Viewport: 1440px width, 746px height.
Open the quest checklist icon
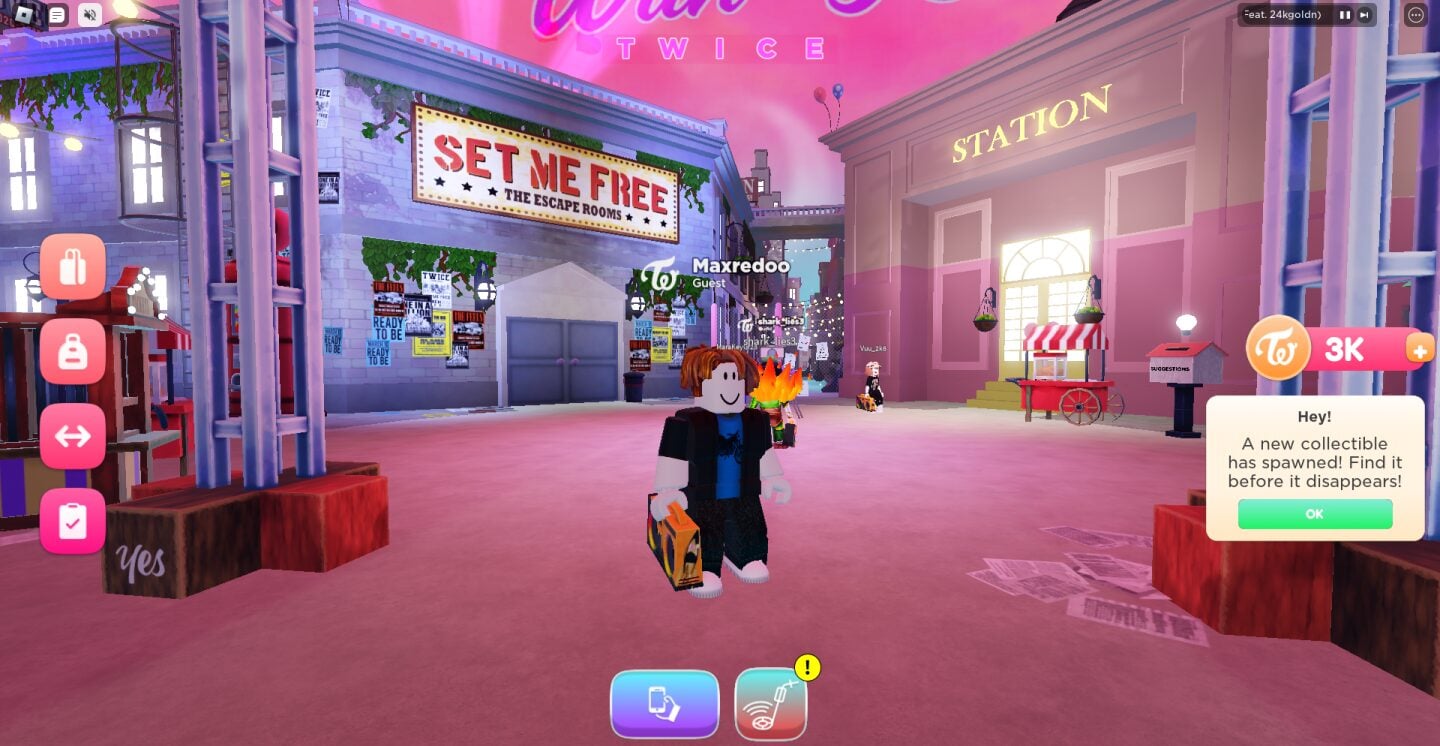pyautogui.click(x=73, y=521)
